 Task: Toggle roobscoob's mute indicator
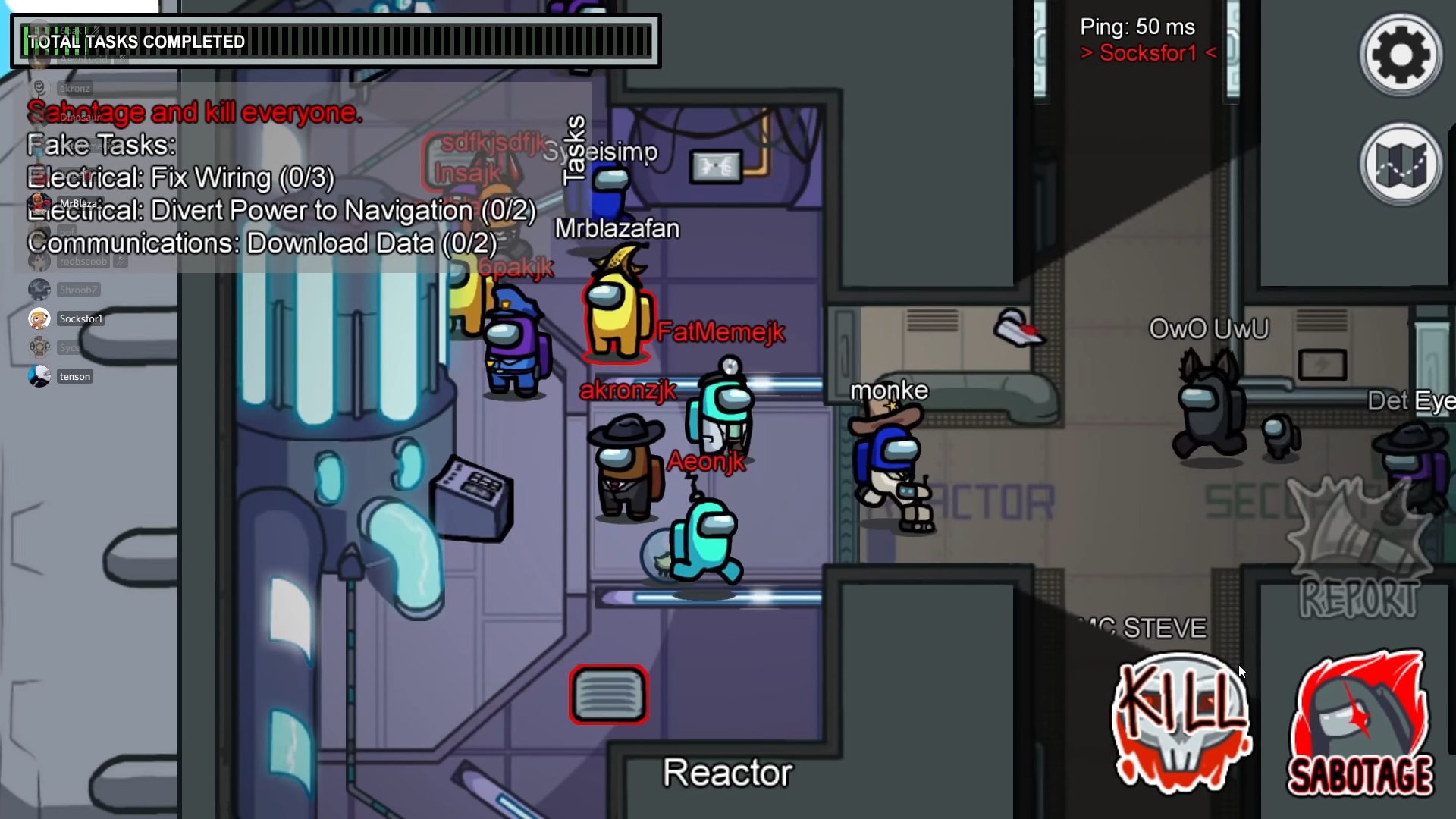coord(121,261)
